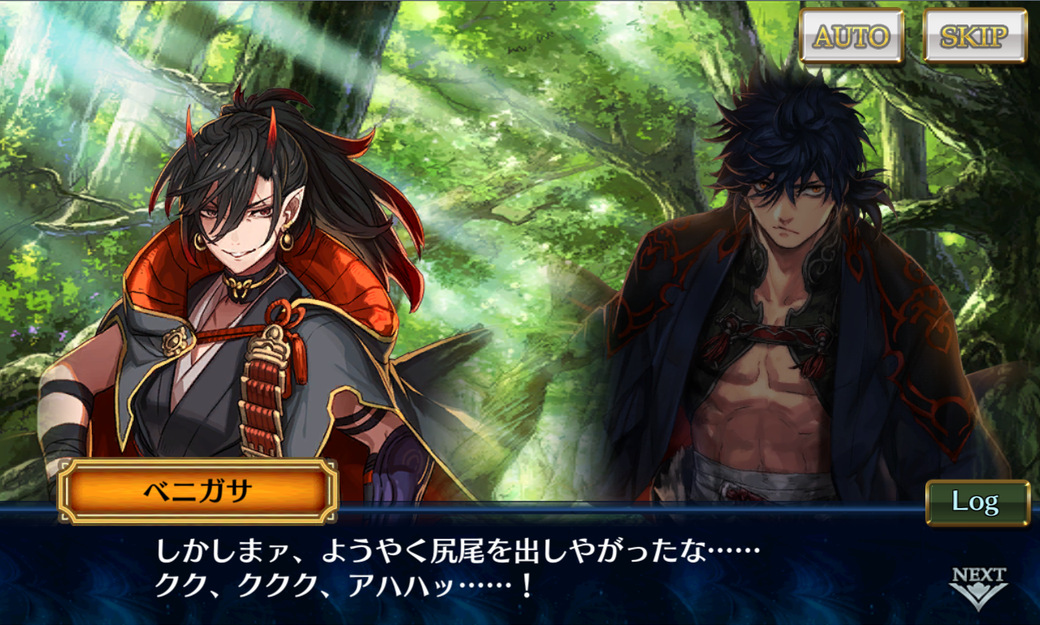Skip the story scene
The image size is (1040, 625).
[975, 37]
